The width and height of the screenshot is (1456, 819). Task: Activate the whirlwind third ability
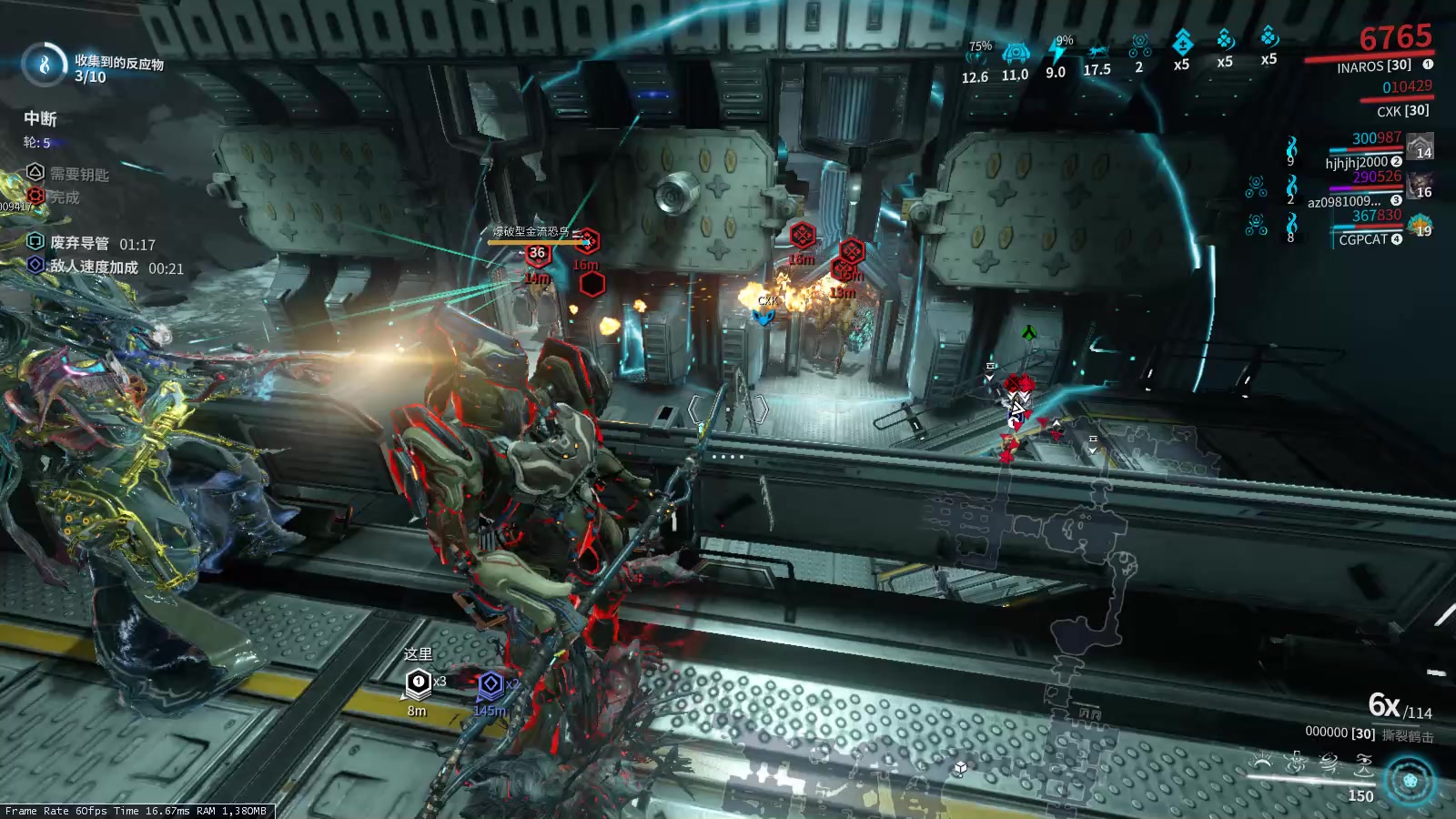[1329, 763]
